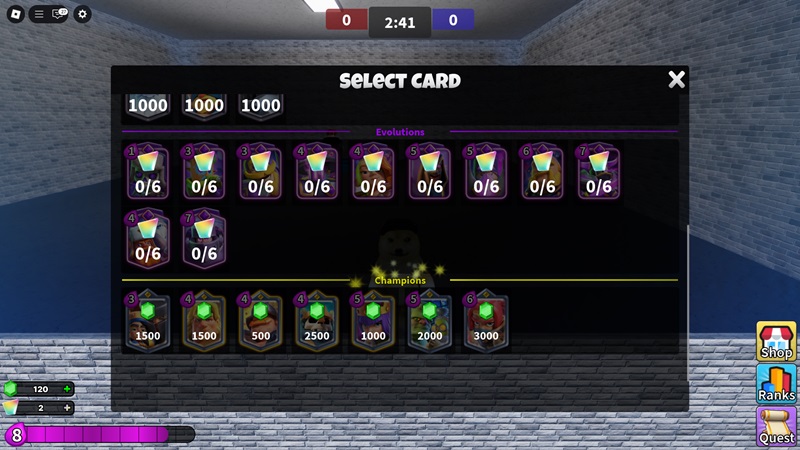Open the Roblox chat with 27 unread

tap(59, 14)
